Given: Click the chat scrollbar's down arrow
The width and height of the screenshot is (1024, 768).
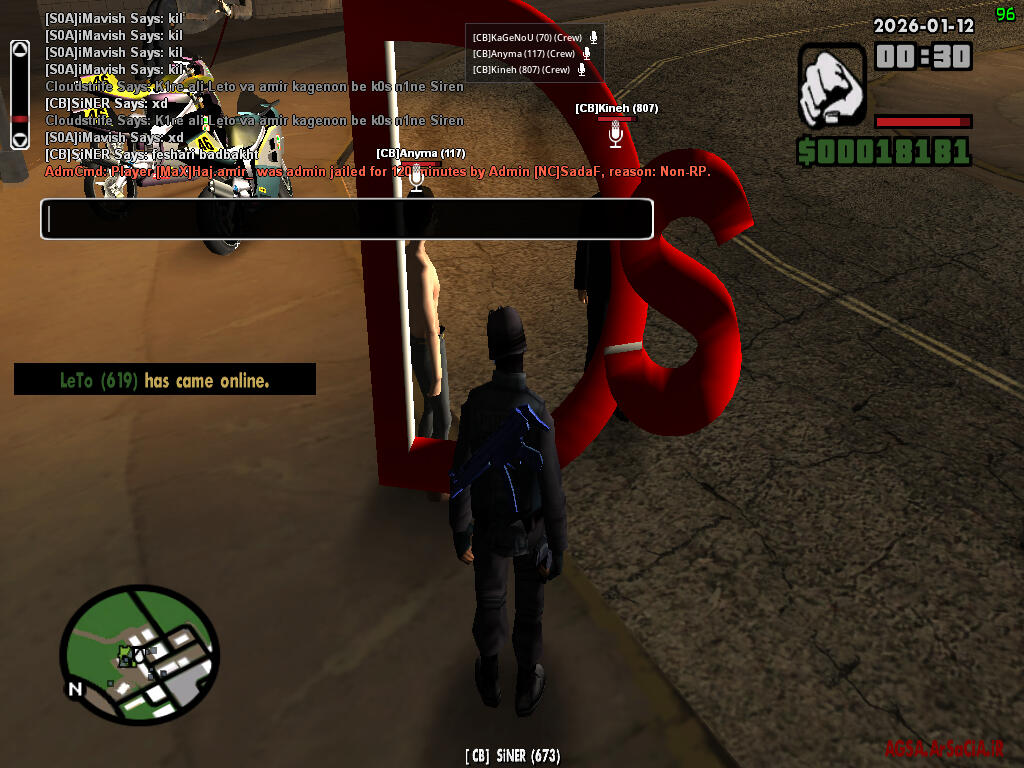Looking at the screenshot, I should [x=19, y=139].
